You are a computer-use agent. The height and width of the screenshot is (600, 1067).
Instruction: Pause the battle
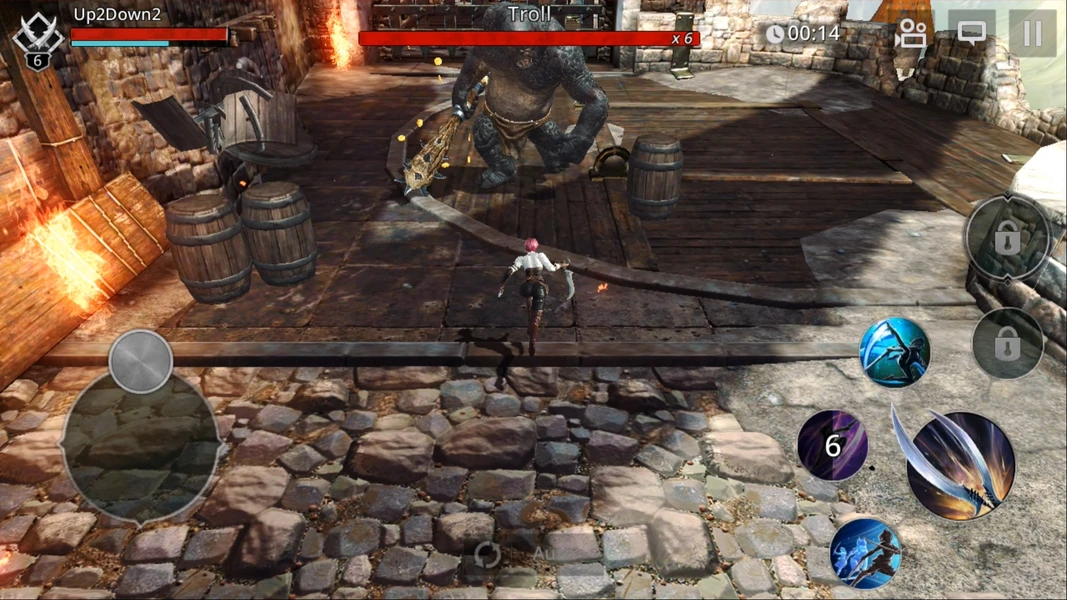click(x=1032, y=34)
